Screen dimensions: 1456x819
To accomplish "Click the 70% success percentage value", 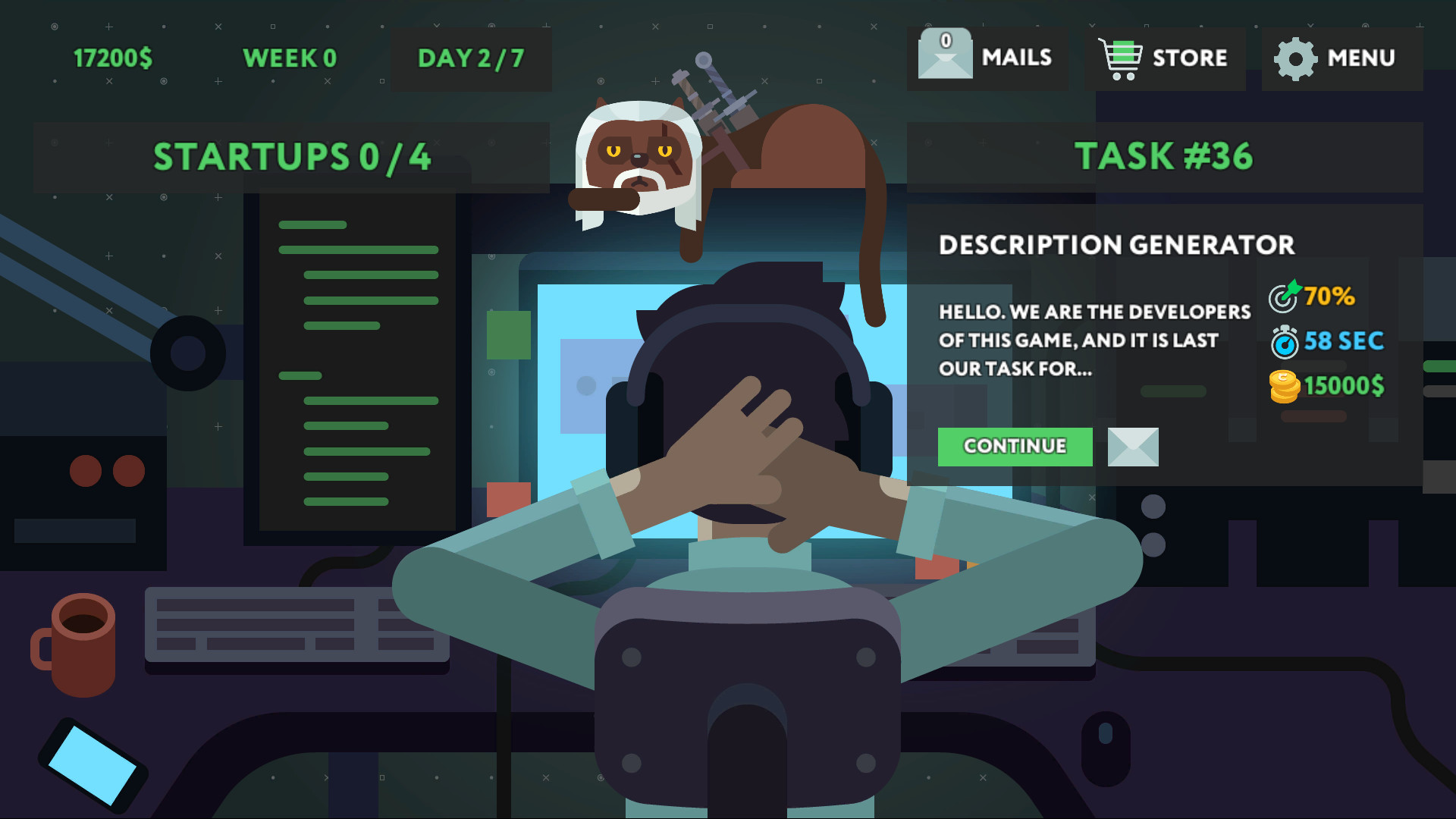I will [x=1329, y=297].
